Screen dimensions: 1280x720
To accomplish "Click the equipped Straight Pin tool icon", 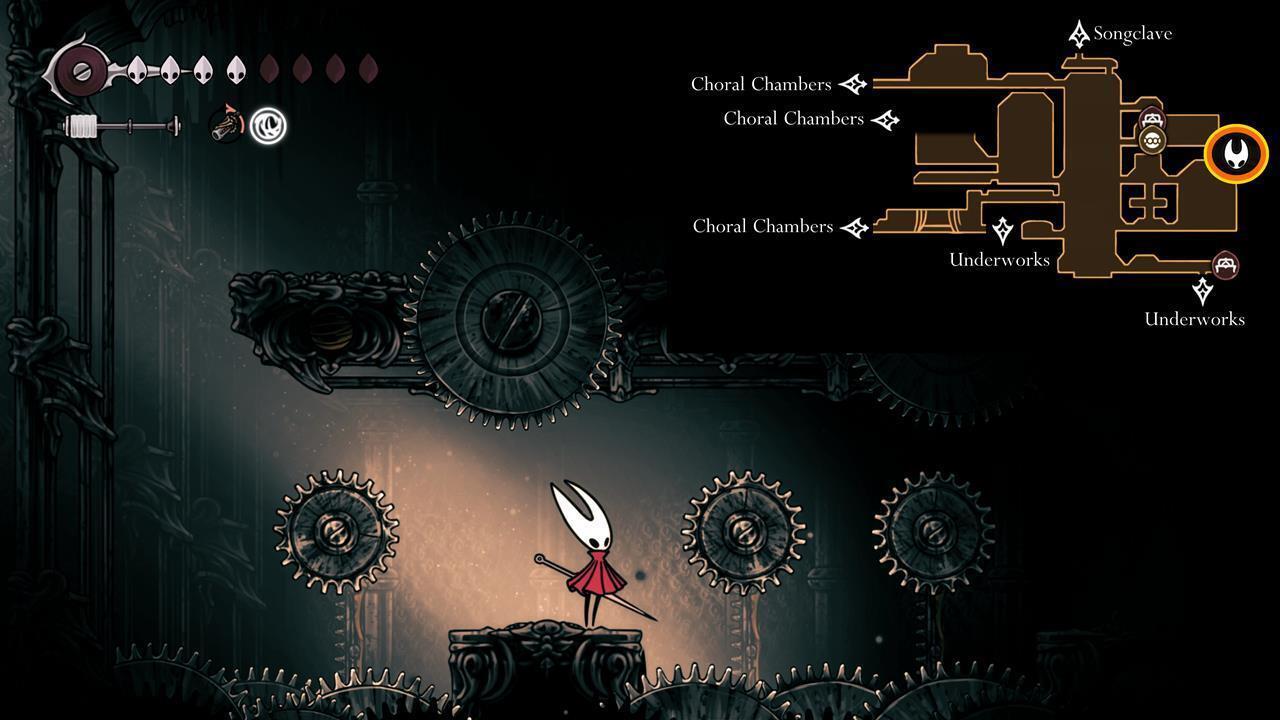I will coord(226,124).
